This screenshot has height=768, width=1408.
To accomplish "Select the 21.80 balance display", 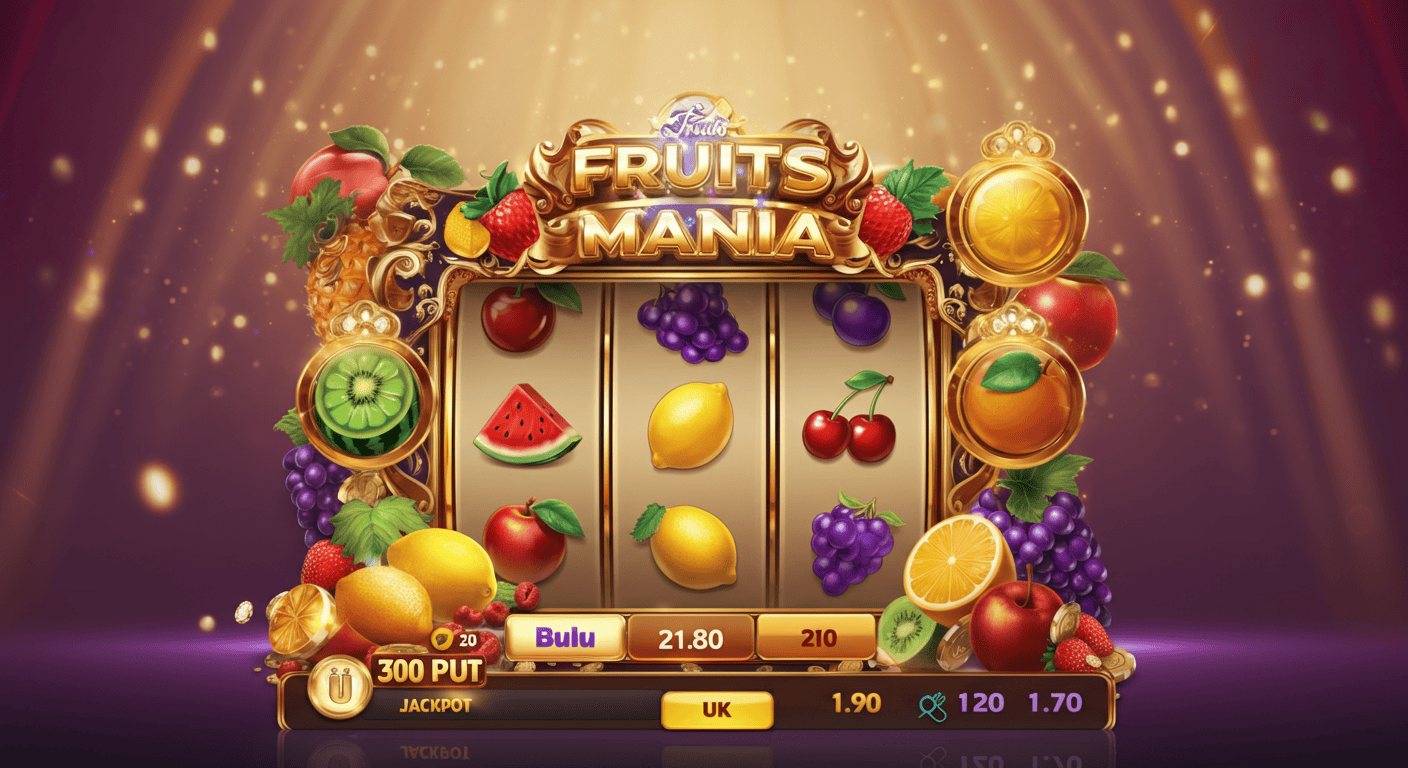I will click(x=692, y=637).
